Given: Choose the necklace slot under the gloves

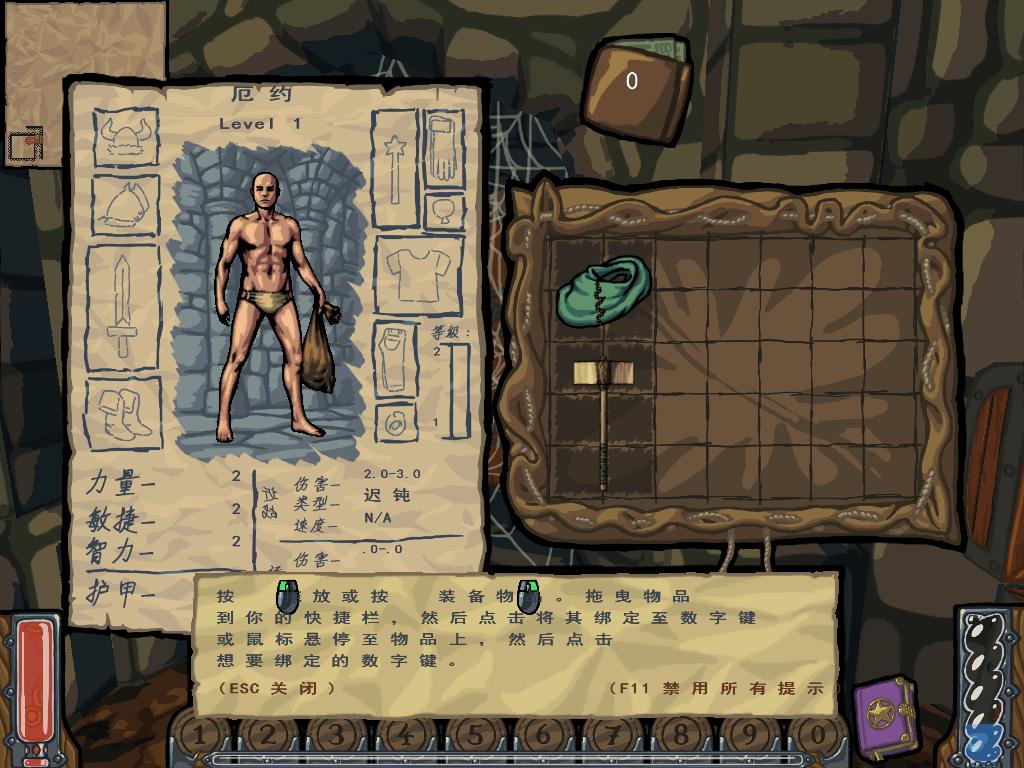Looking at the screenshot, I should click(x=444, y=210).
